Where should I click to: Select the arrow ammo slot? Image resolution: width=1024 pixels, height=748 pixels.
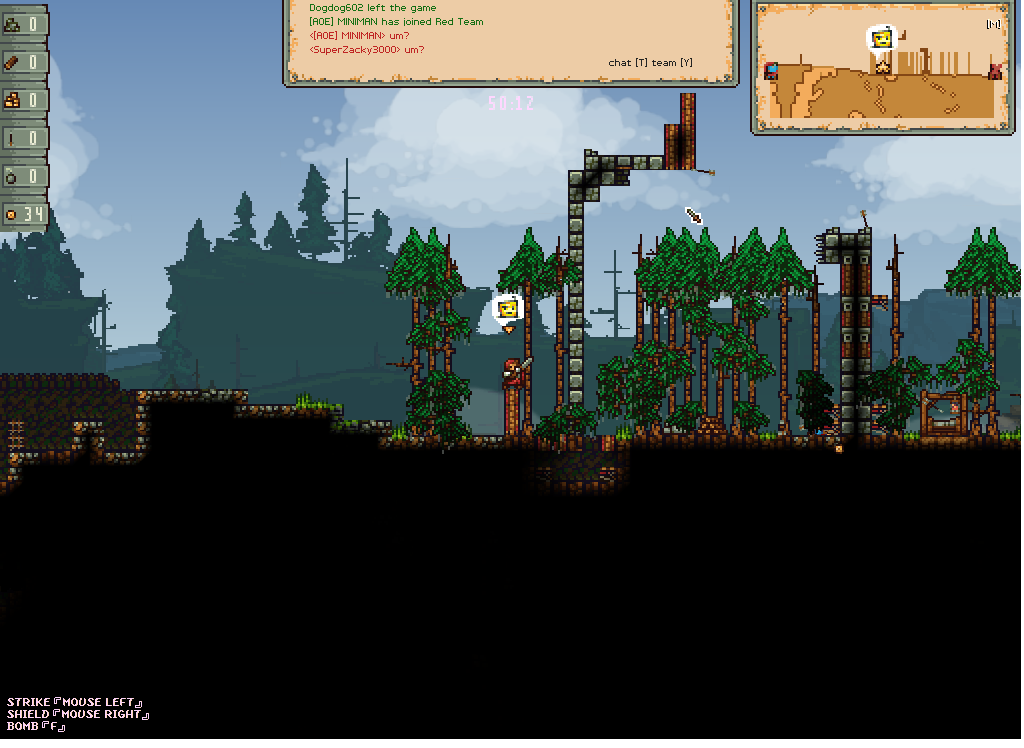click(x=23, y=138)
